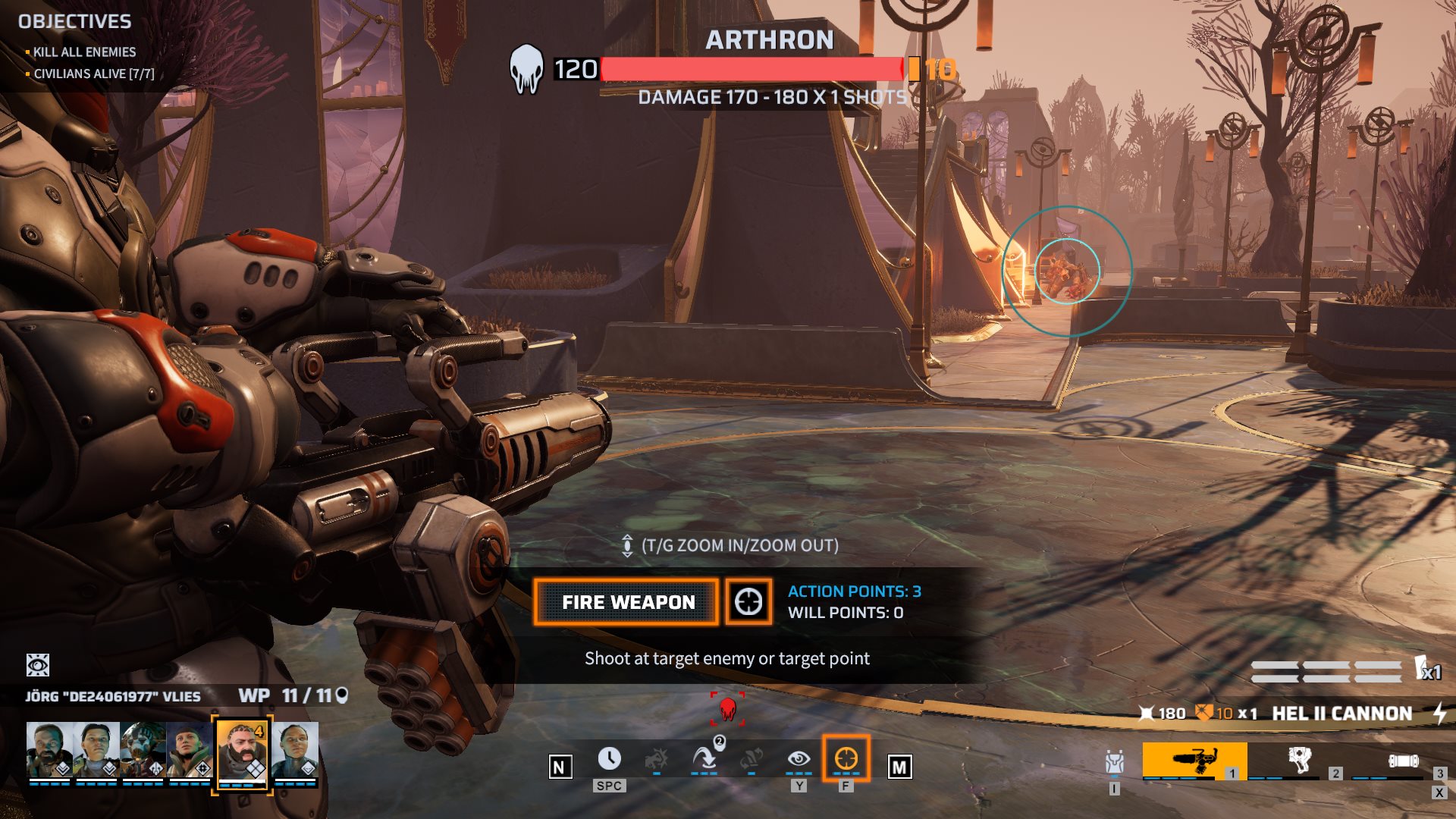Select the highlighted Jörg Vlies portrait
Viewport: 1456px width, 819px height.
(x=242, y=752)
